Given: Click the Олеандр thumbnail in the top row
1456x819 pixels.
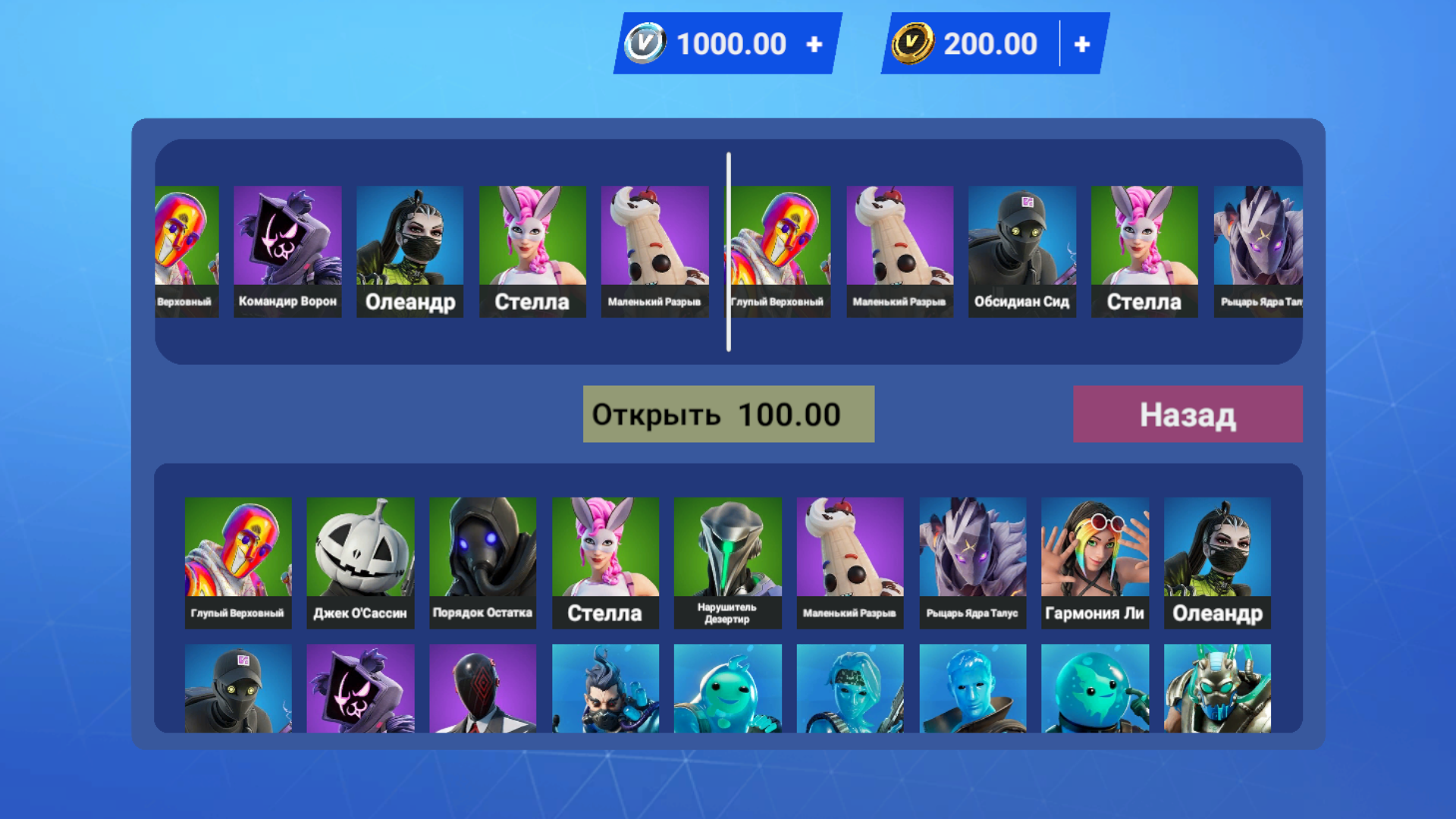Looking at the screenshot, I should tap(409, 250).
